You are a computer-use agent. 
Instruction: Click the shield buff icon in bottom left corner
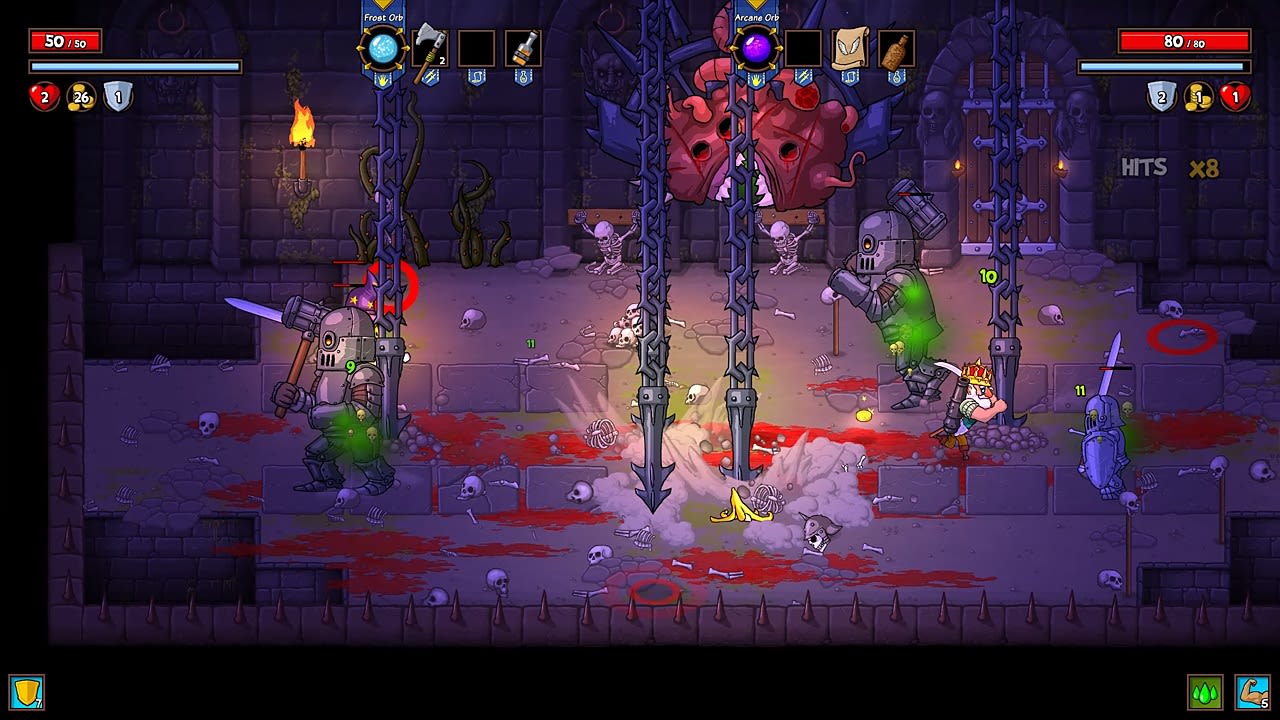pos(27,691)
